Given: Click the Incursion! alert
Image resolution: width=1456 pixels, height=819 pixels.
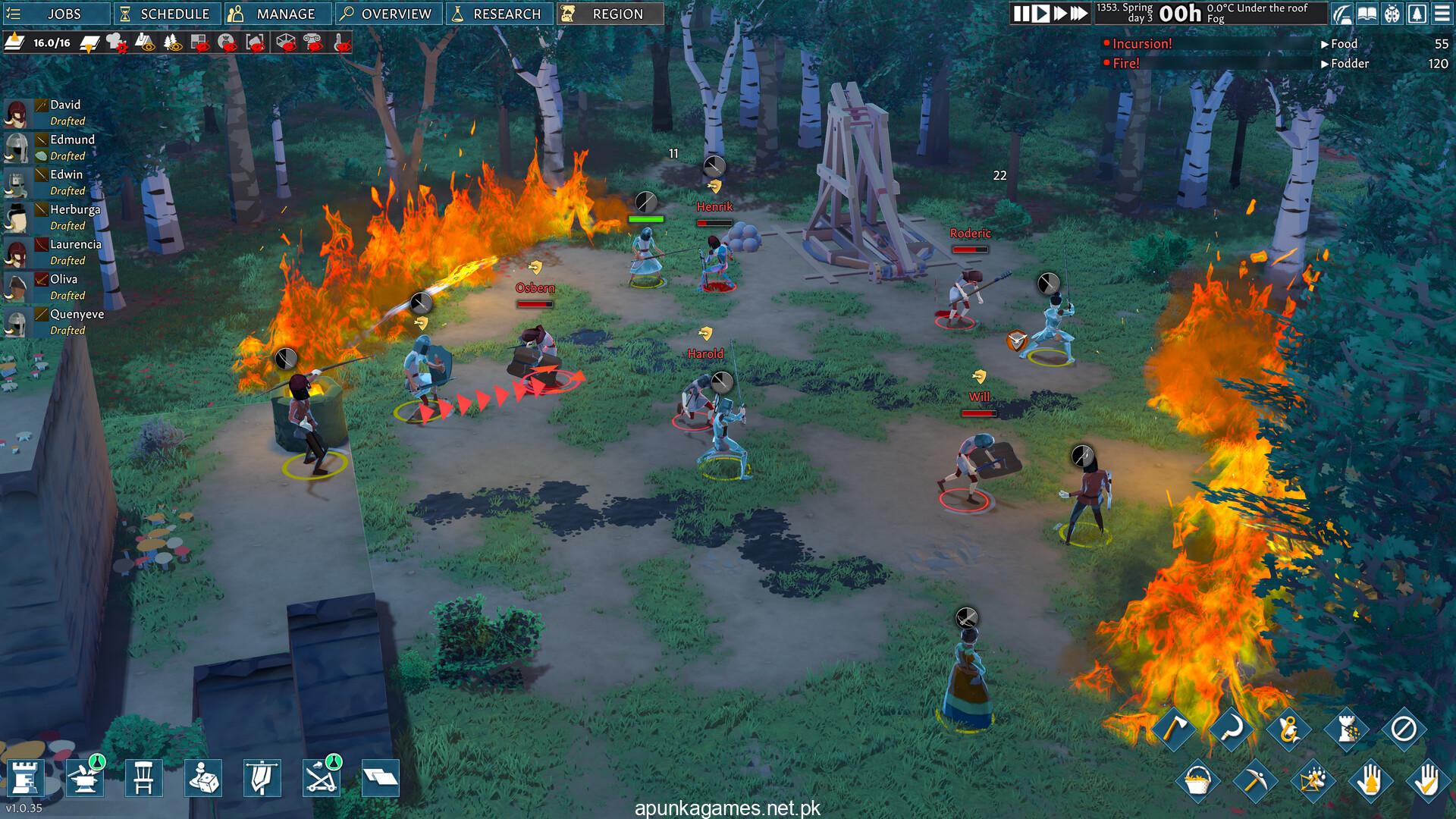Looking at the screenshot, I should click(1141, 44).
